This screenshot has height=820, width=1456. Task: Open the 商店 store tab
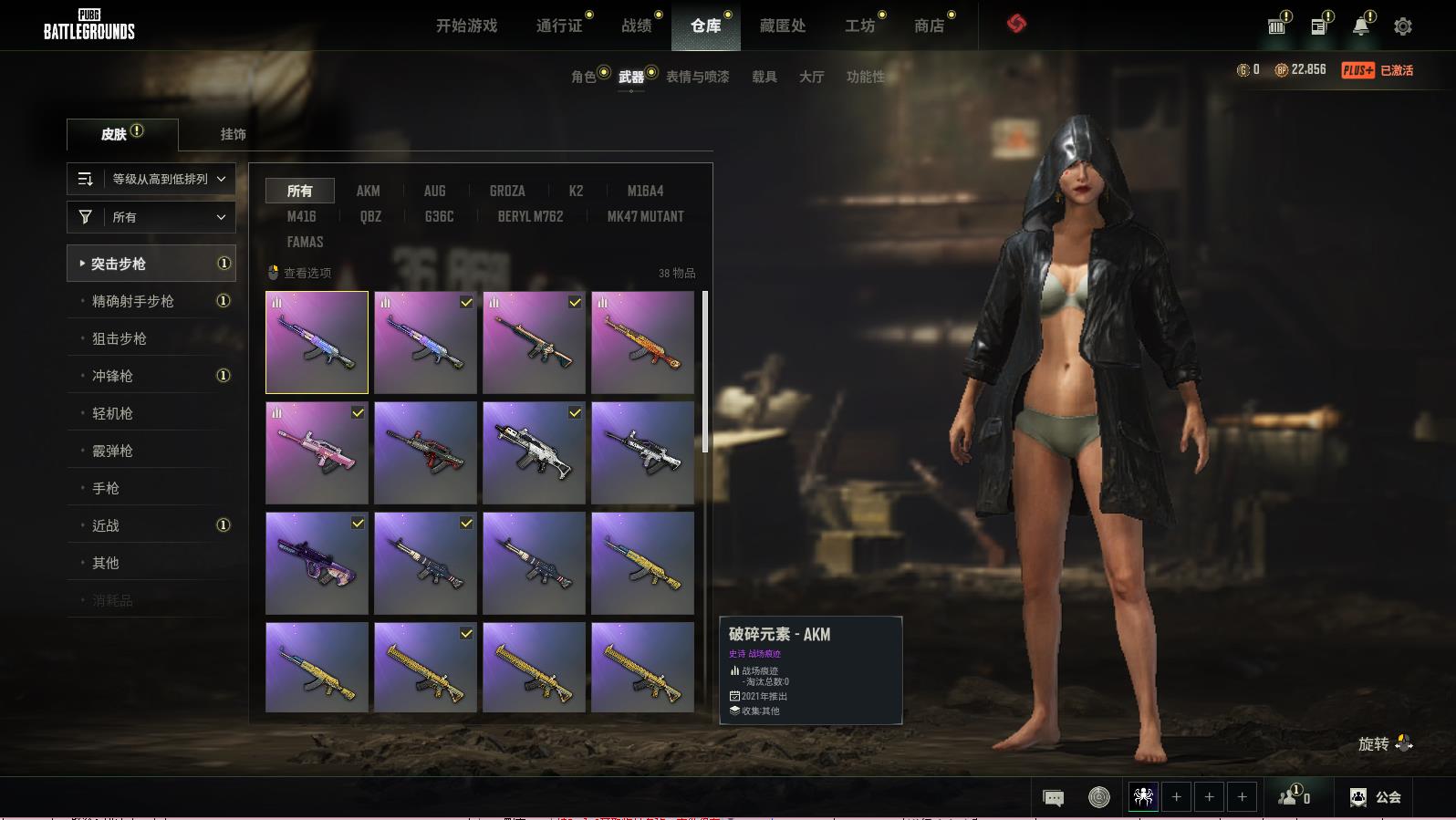929,26
